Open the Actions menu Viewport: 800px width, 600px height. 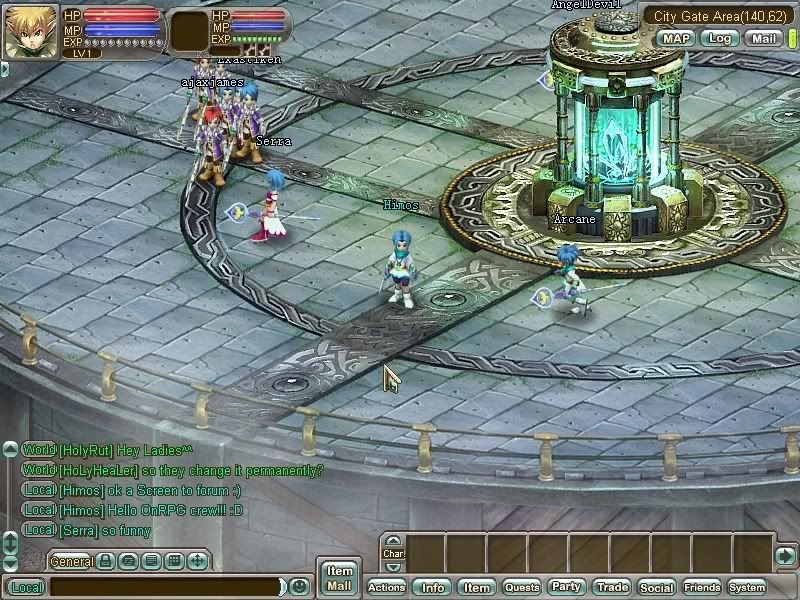tap(387, 588)
